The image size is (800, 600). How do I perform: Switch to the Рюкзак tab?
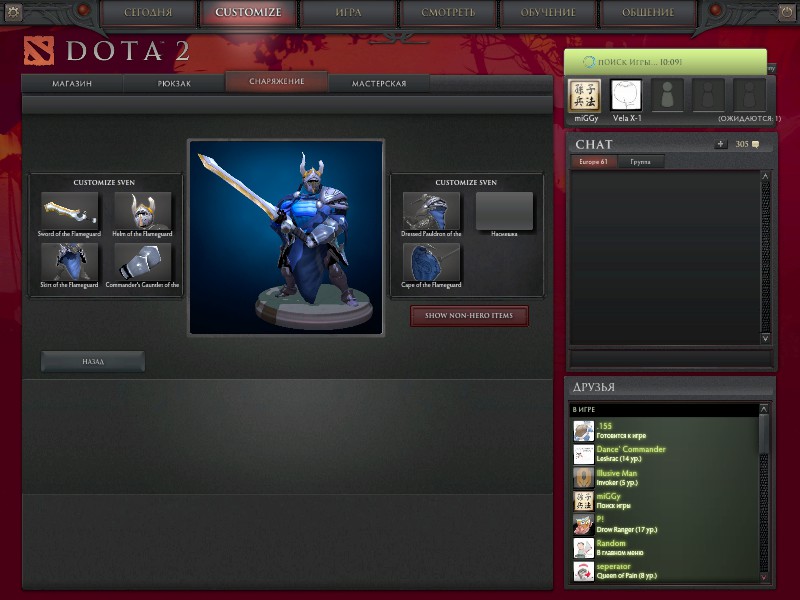coord(174,84)
